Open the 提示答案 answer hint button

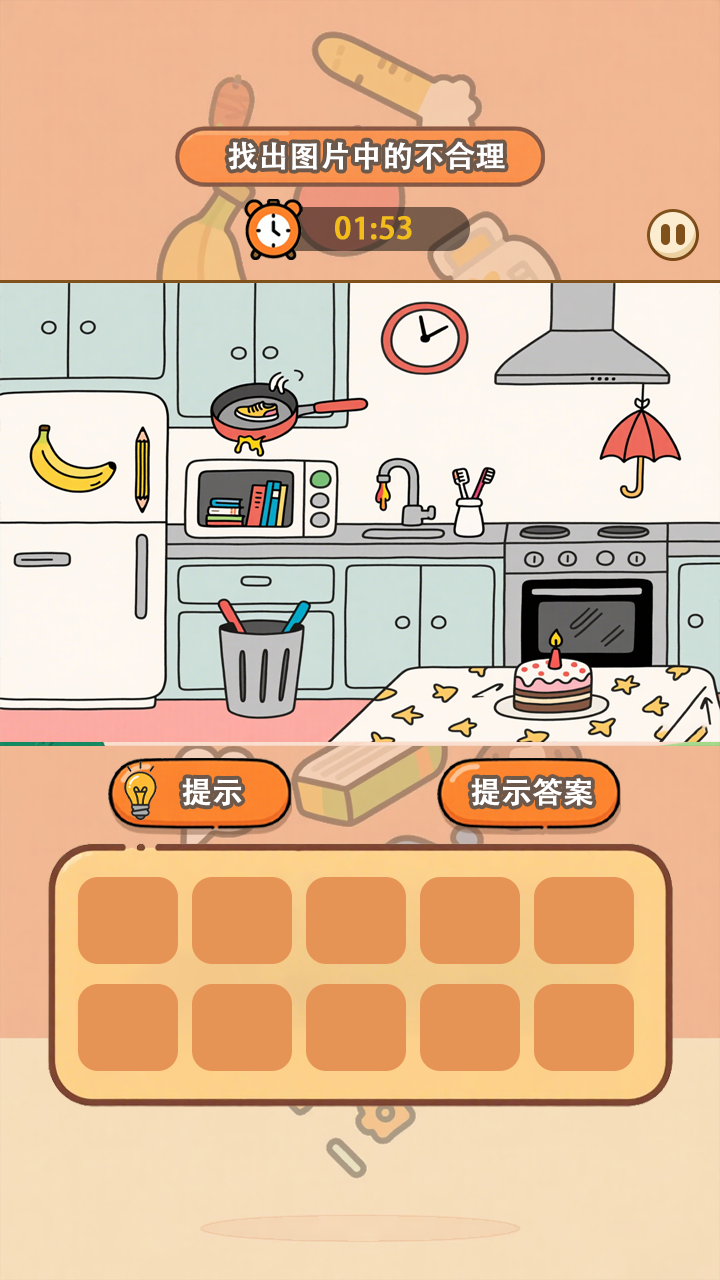(x=529, y=793)
